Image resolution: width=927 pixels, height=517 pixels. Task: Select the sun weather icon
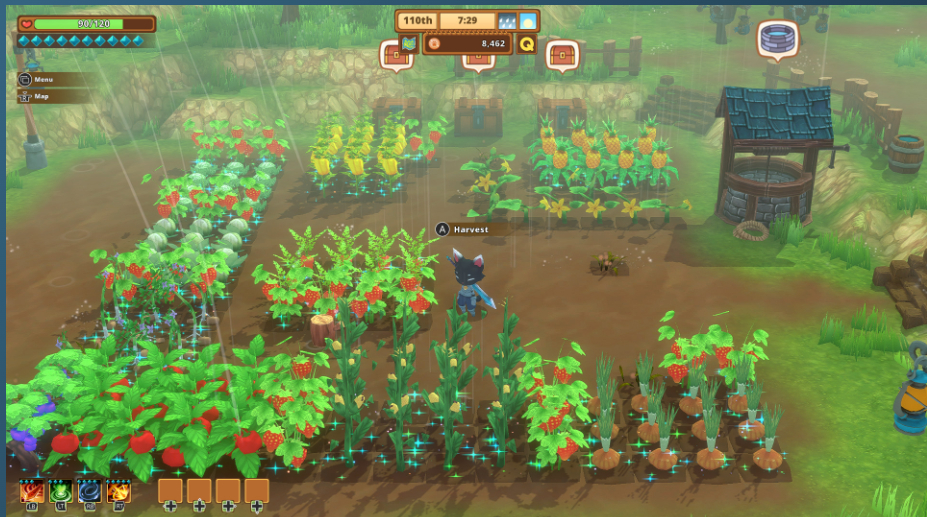(527, 21)
